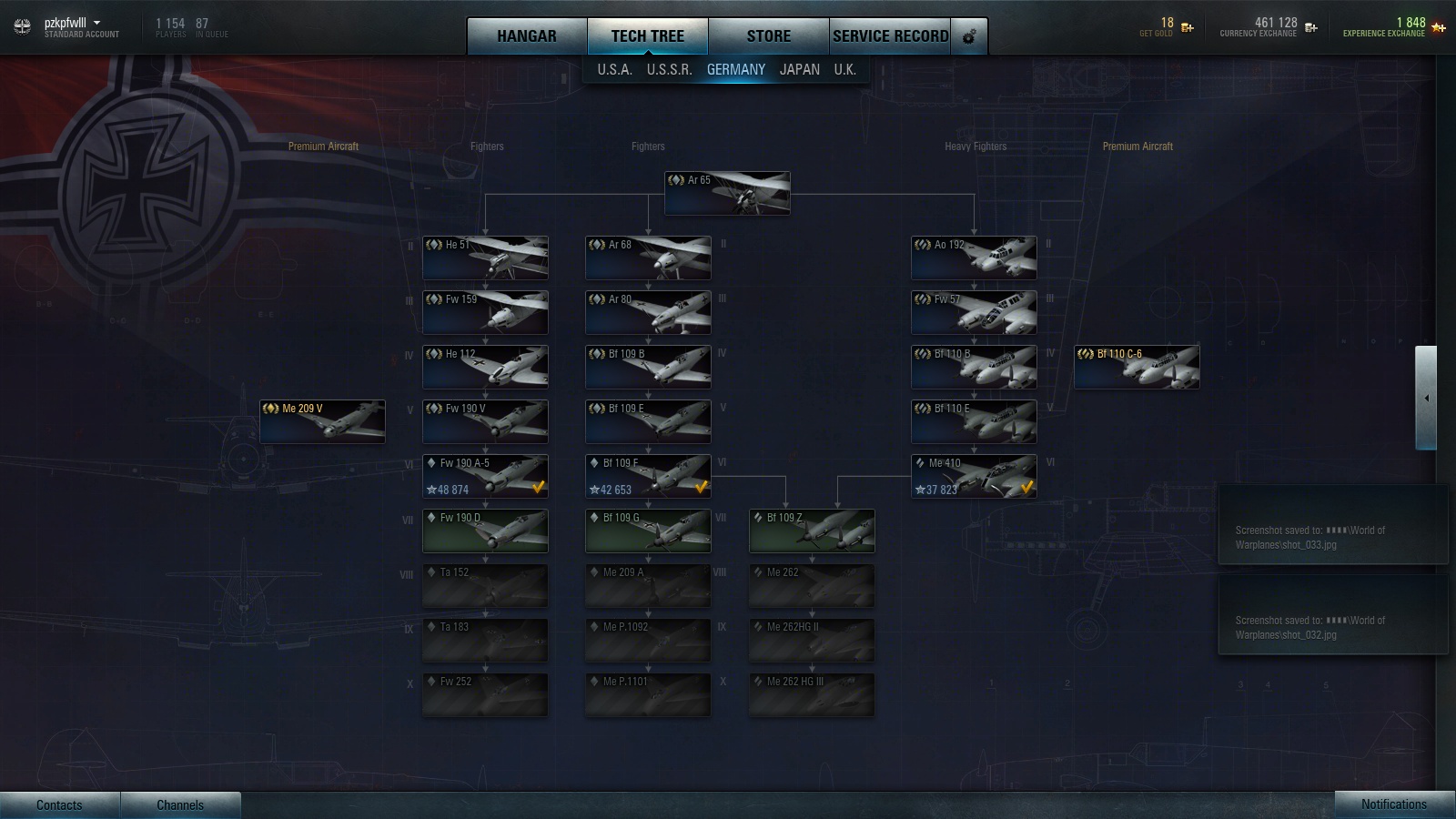Screen dimensions: 1456x819
Task: Open the Contacts panel
Action: [x=59, y=804]
